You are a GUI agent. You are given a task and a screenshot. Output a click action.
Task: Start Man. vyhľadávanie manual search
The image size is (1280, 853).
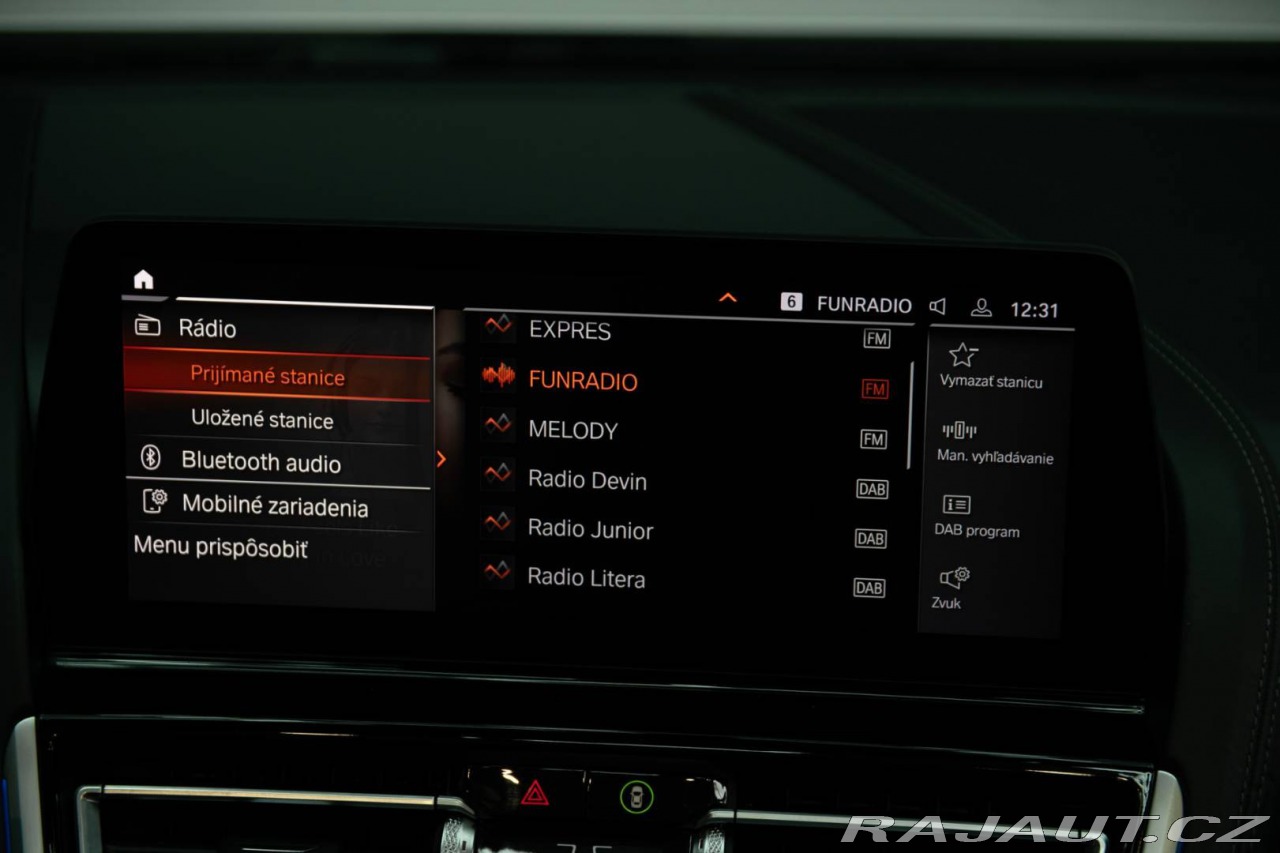click(x=994, y=443)
